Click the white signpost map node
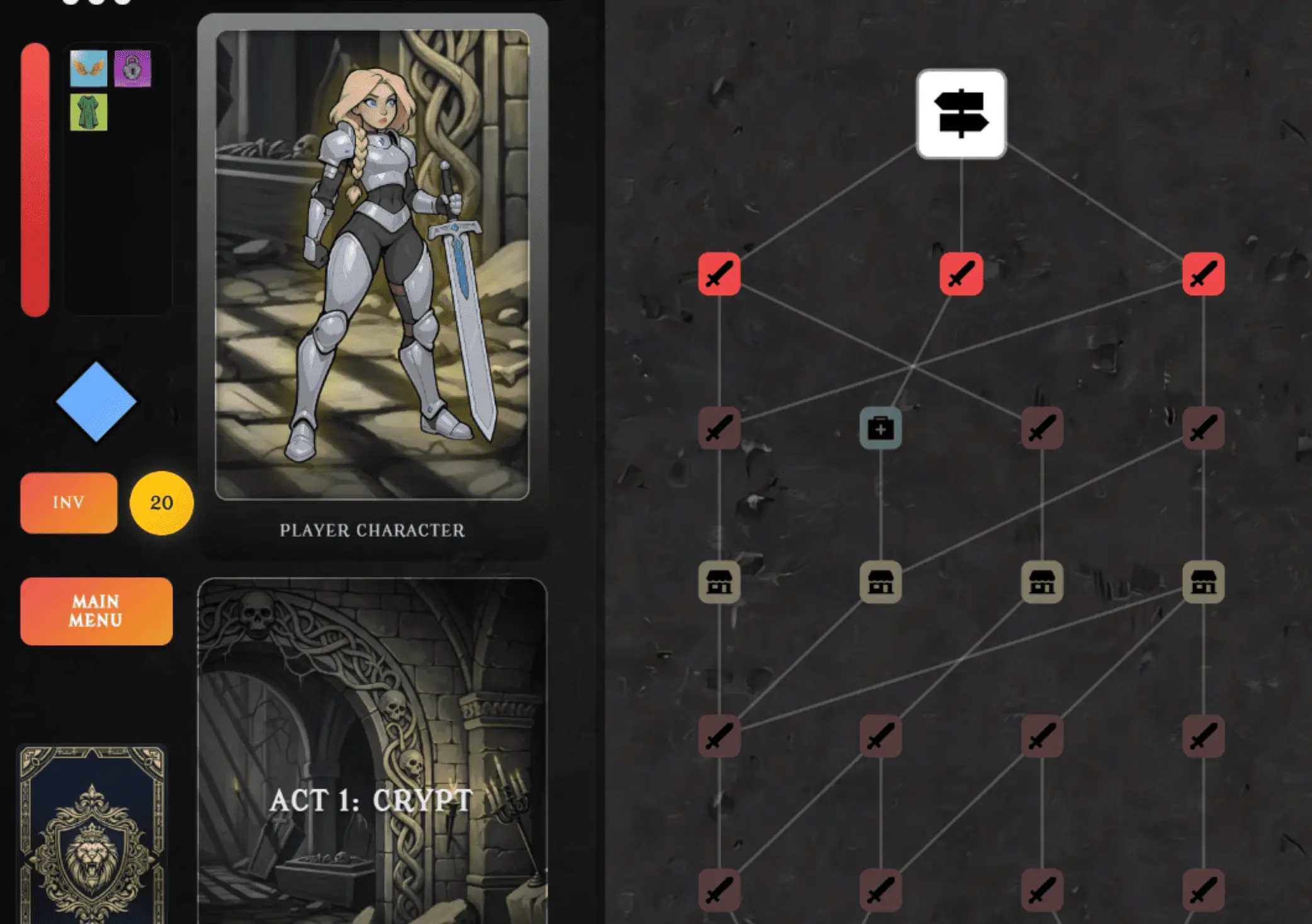The height and width of the screenshot is (924, 1312). coord(961,114)
